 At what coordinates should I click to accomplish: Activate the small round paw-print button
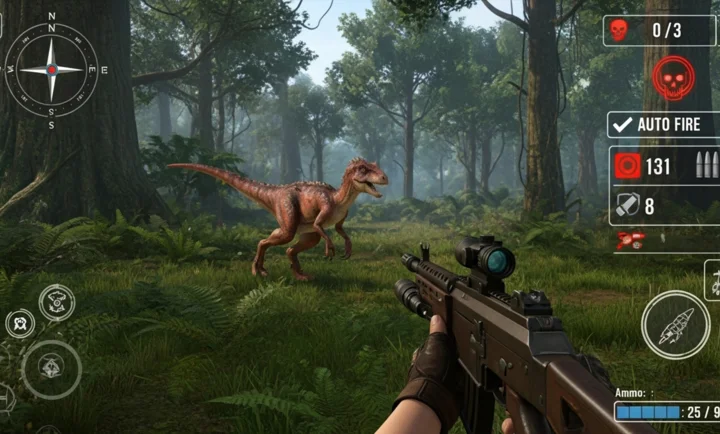[x=20, y=323]
